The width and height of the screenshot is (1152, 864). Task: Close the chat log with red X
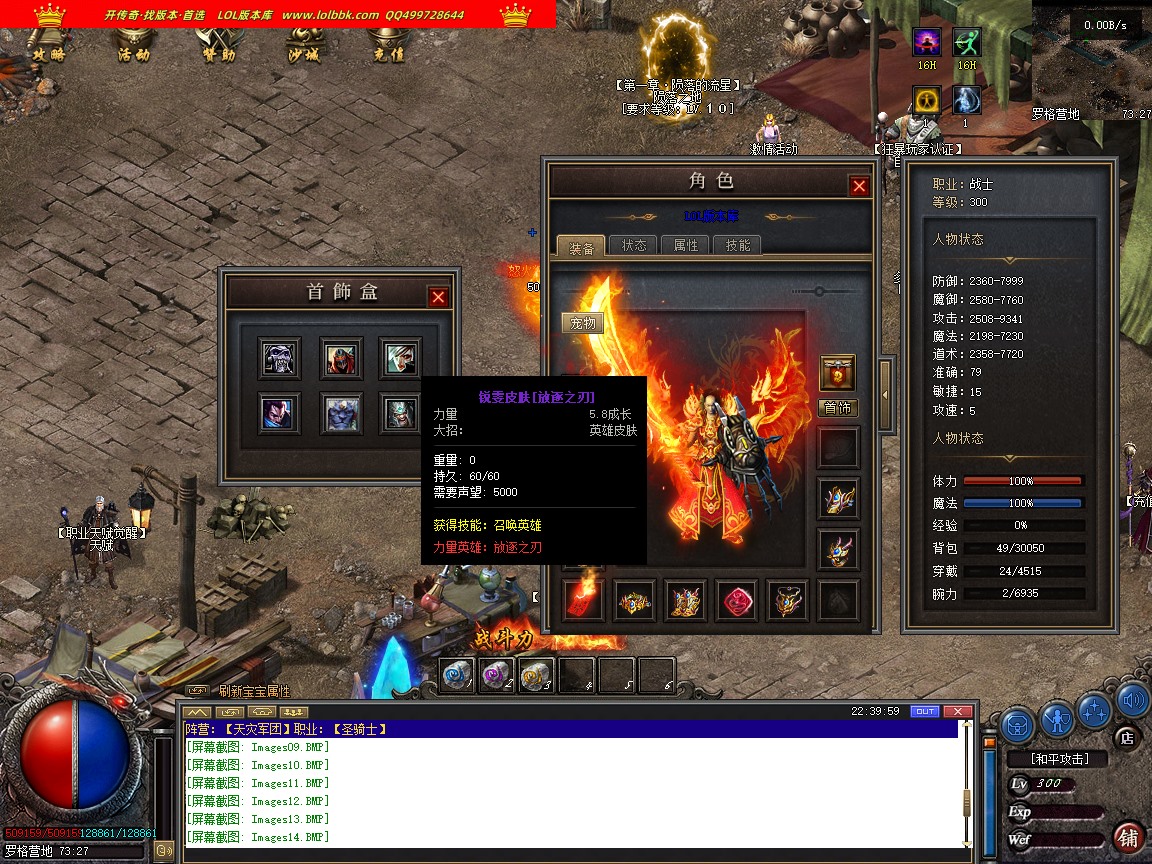pos(958,711)
